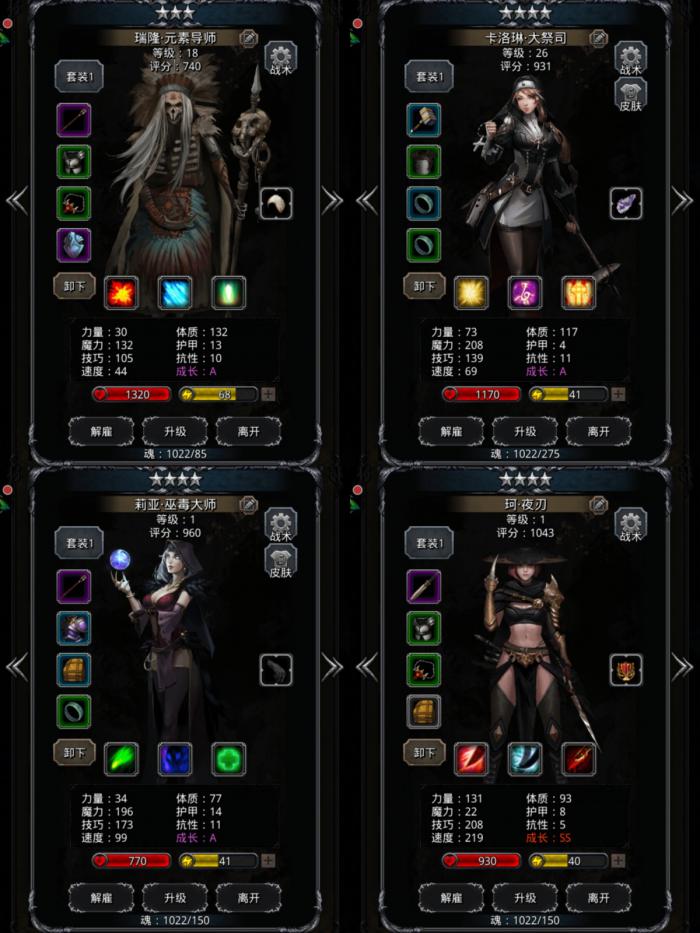Select the purple gem slot on 瑞隆·元素导师
The image size is (700, 933).
pyautogui.click(x=74, y=245)
